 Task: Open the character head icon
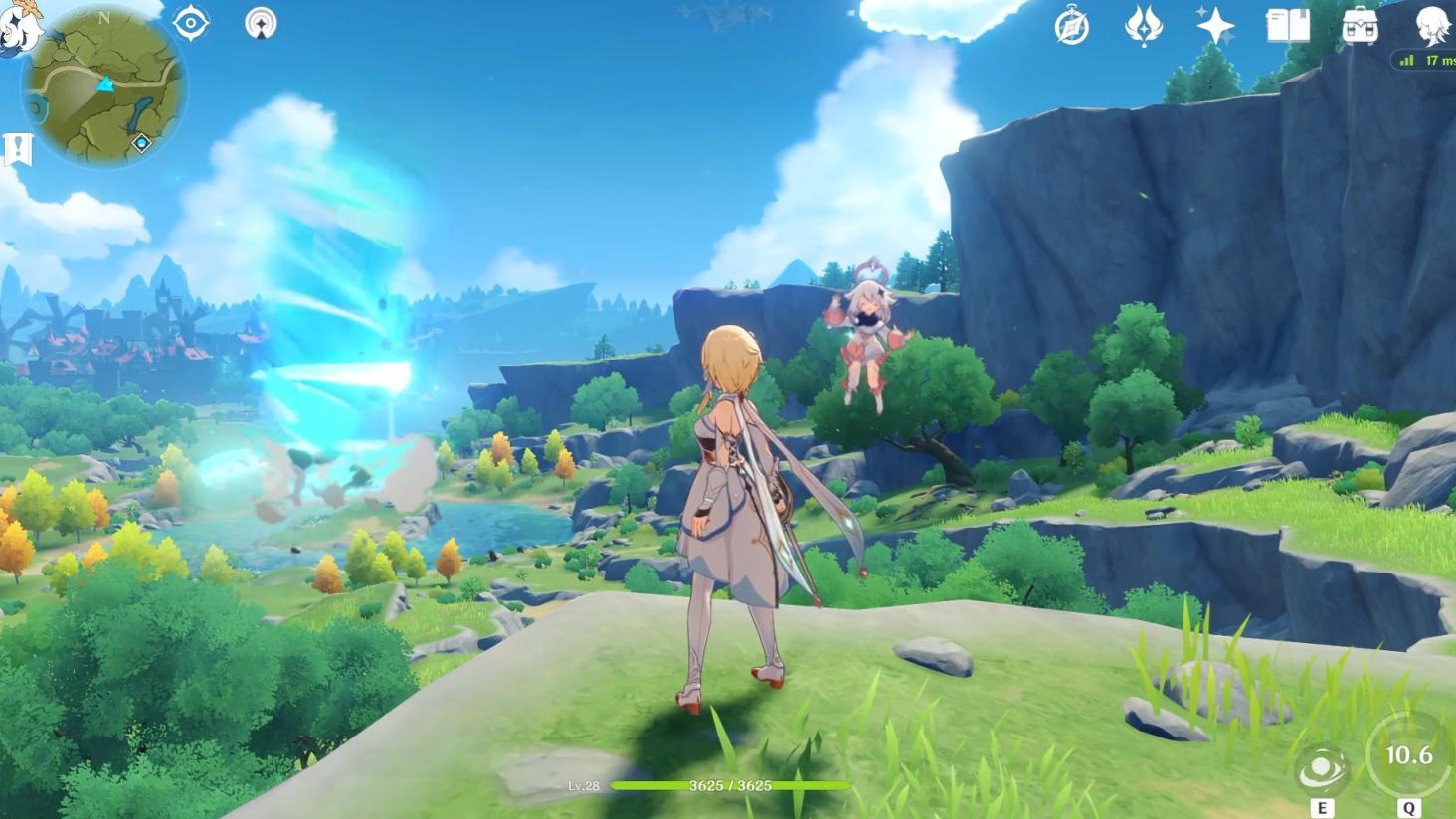[1432, 25]
